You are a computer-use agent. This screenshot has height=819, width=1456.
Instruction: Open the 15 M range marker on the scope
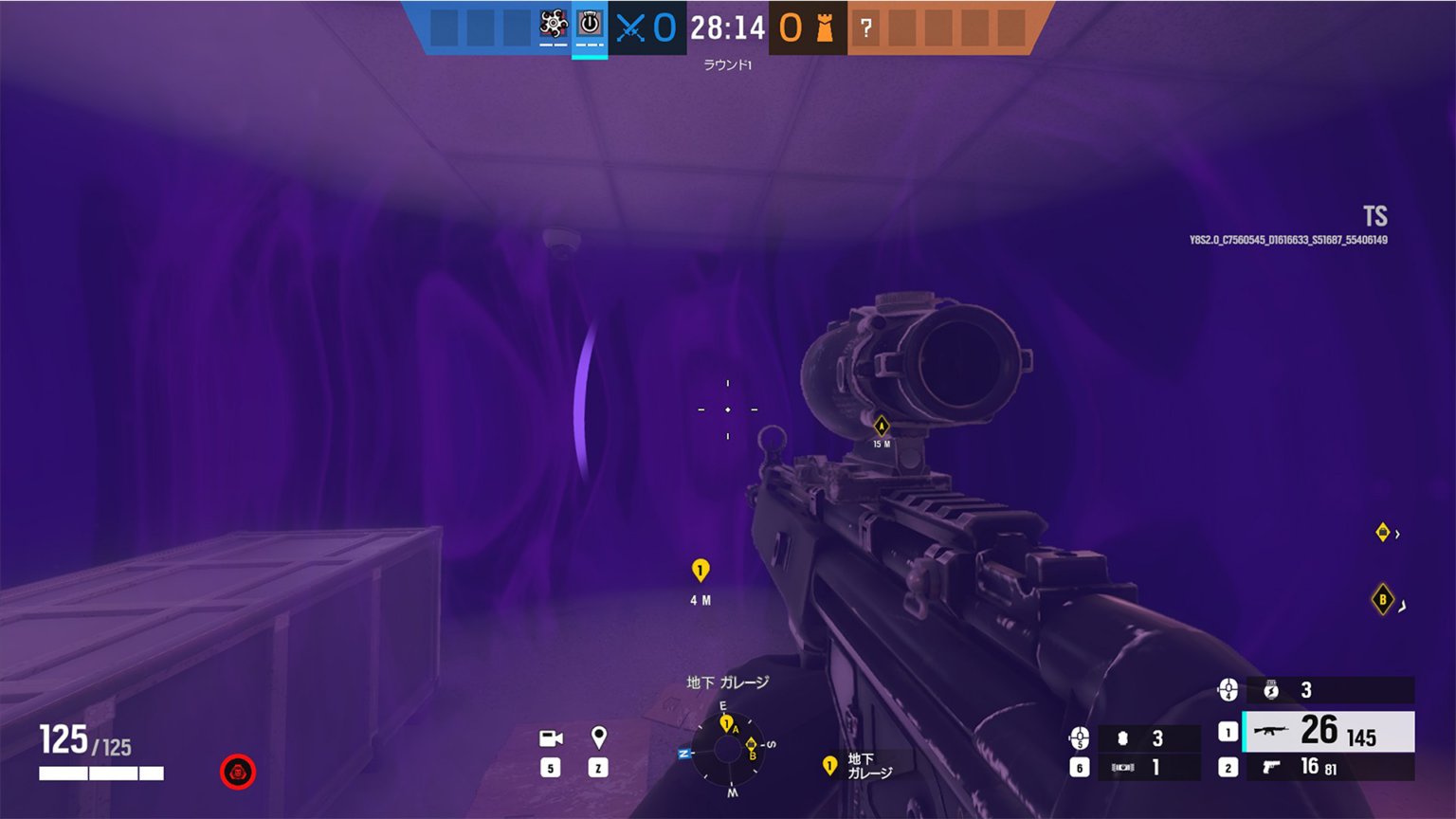[882, 428]
